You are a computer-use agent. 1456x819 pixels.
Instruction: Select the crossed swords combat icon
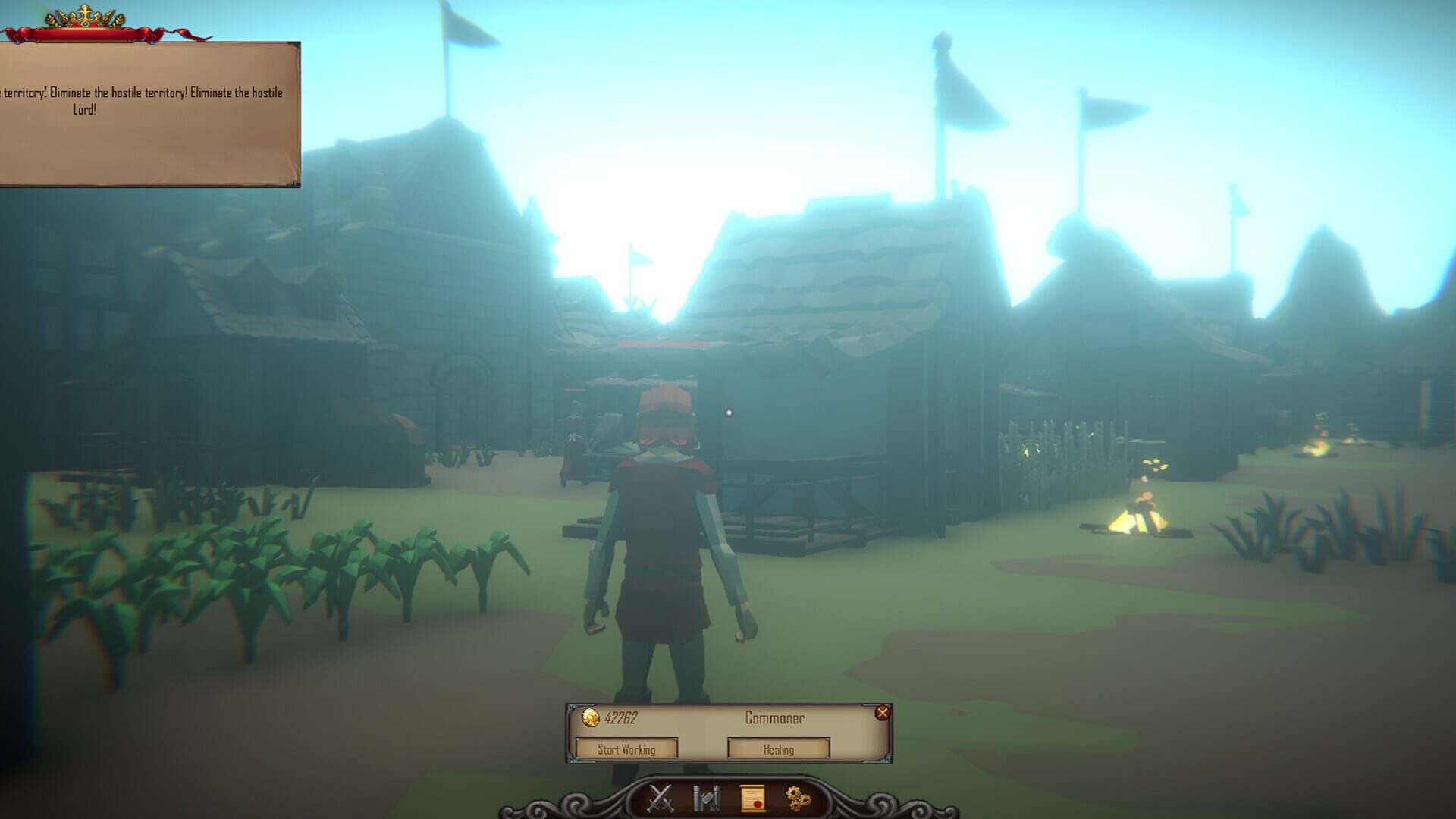(x=661, y=797)
